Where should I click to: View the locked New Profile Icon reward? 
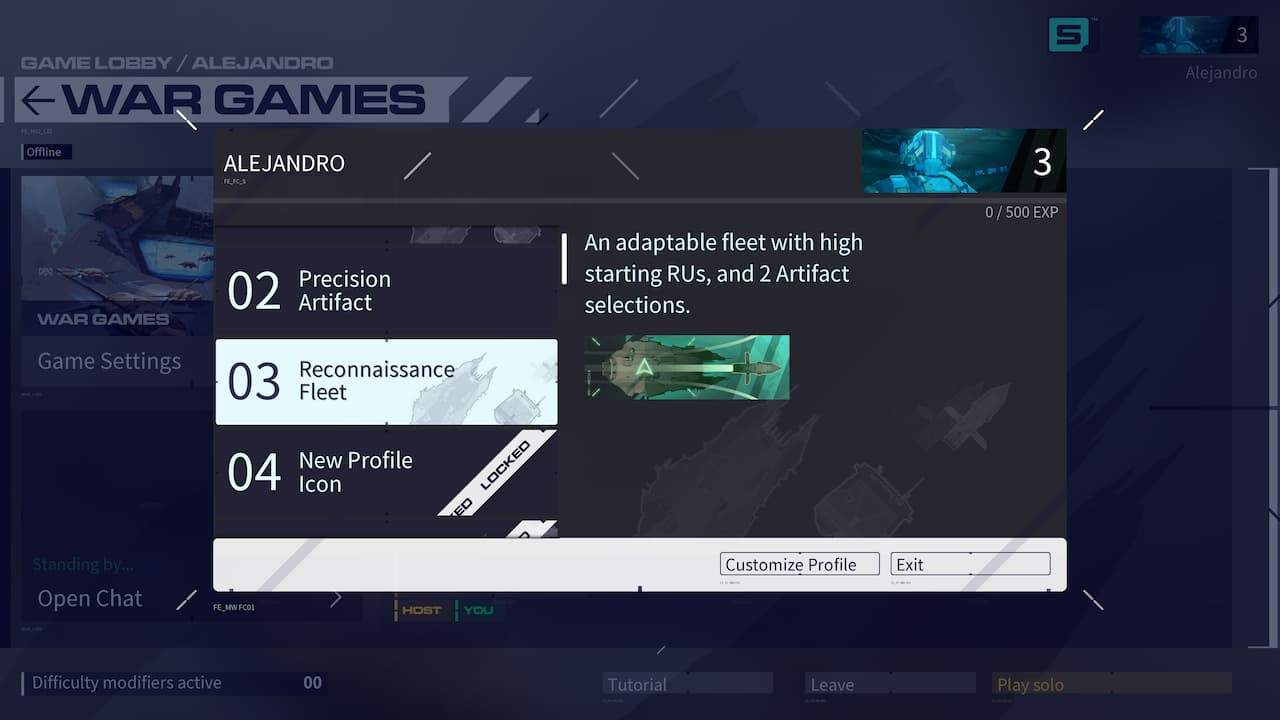pyautogui.click(x=386, y=472)
